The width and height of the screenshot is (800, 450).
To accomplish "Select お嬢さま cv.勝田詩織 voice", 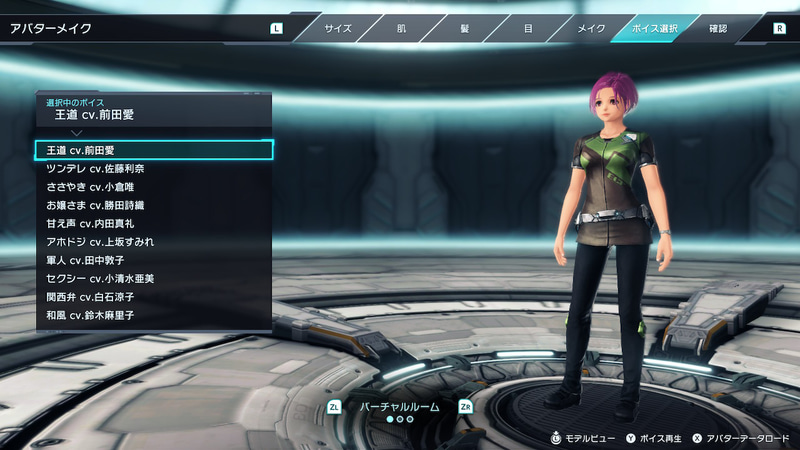I will (x=154, y=205).
